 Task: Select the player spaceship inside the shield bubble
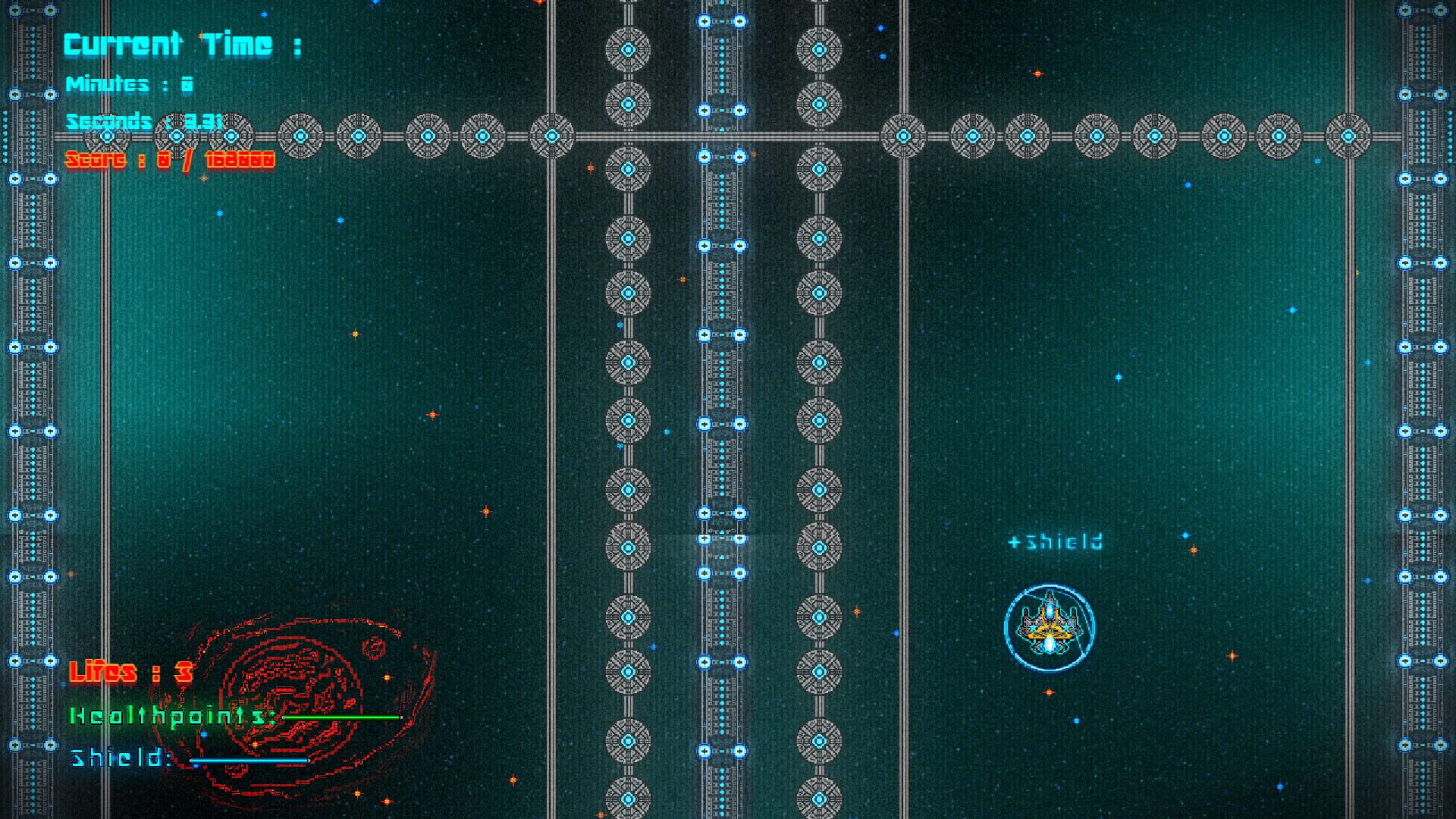tap(1049, 626)
